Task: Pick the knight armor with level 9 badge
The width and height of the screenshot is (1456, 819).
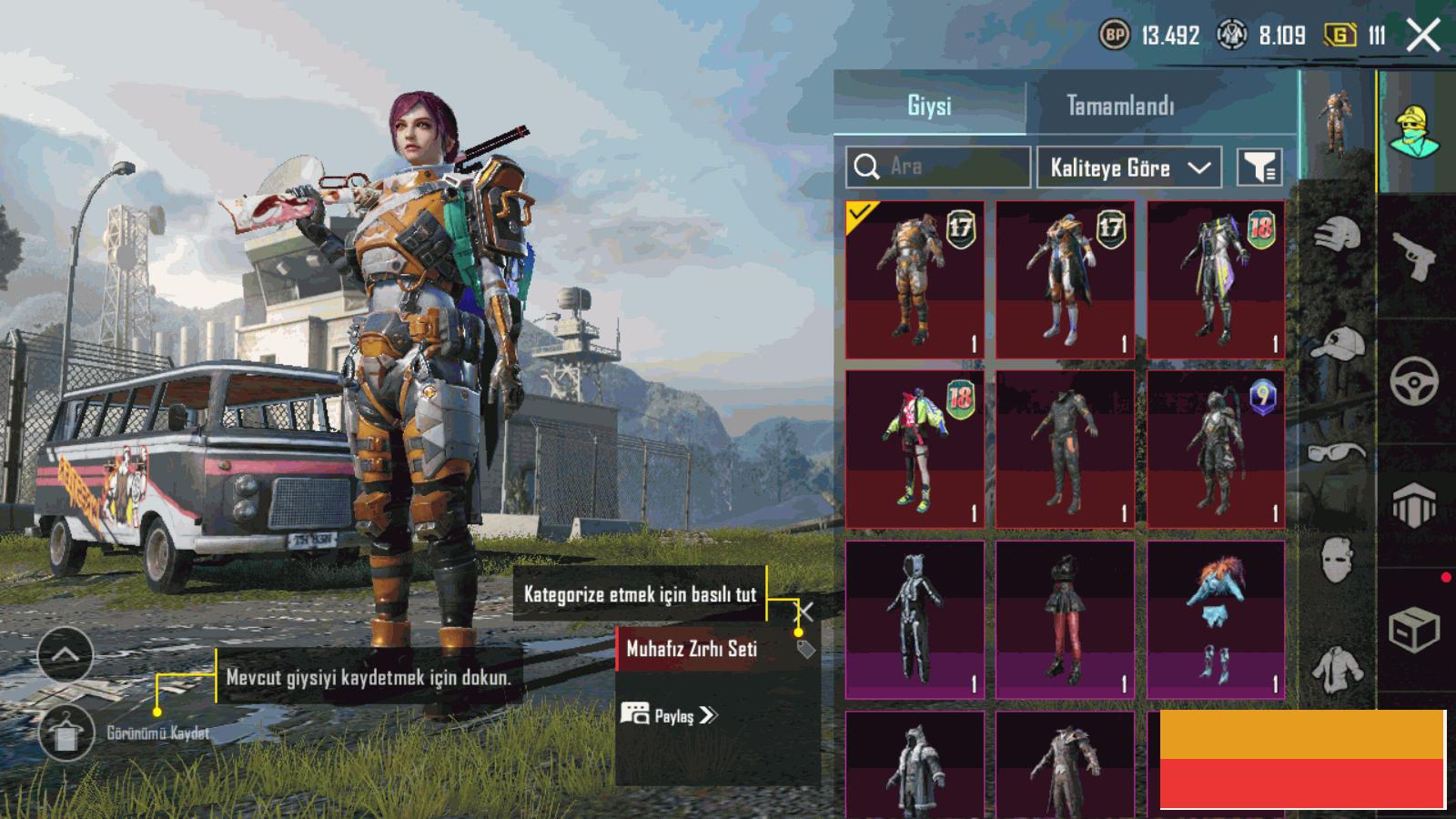Action: [x=1216, y=449]
